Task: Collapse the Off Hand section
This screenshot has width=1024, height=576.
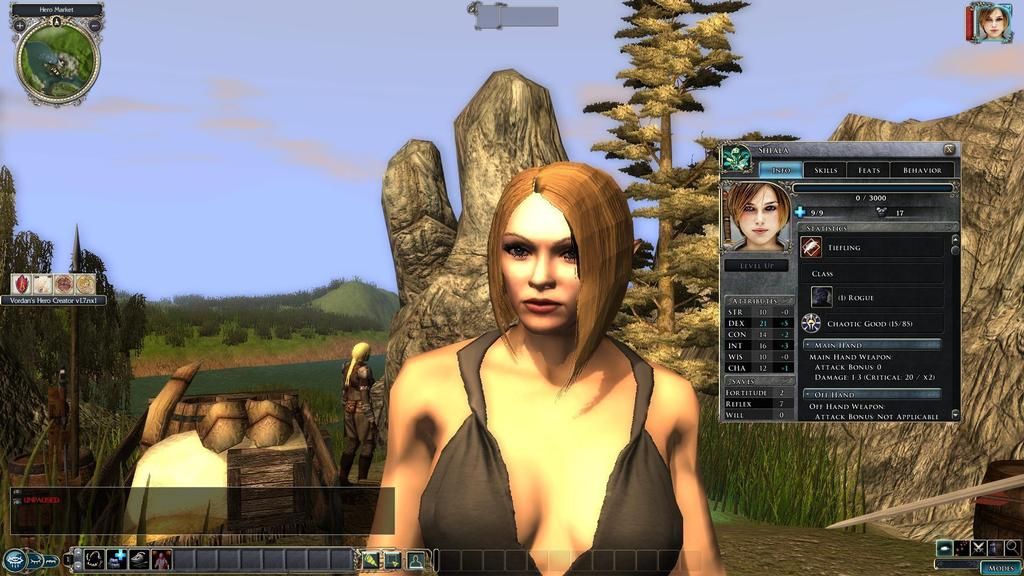Action: pyautogui.click(x=806, y=394)
